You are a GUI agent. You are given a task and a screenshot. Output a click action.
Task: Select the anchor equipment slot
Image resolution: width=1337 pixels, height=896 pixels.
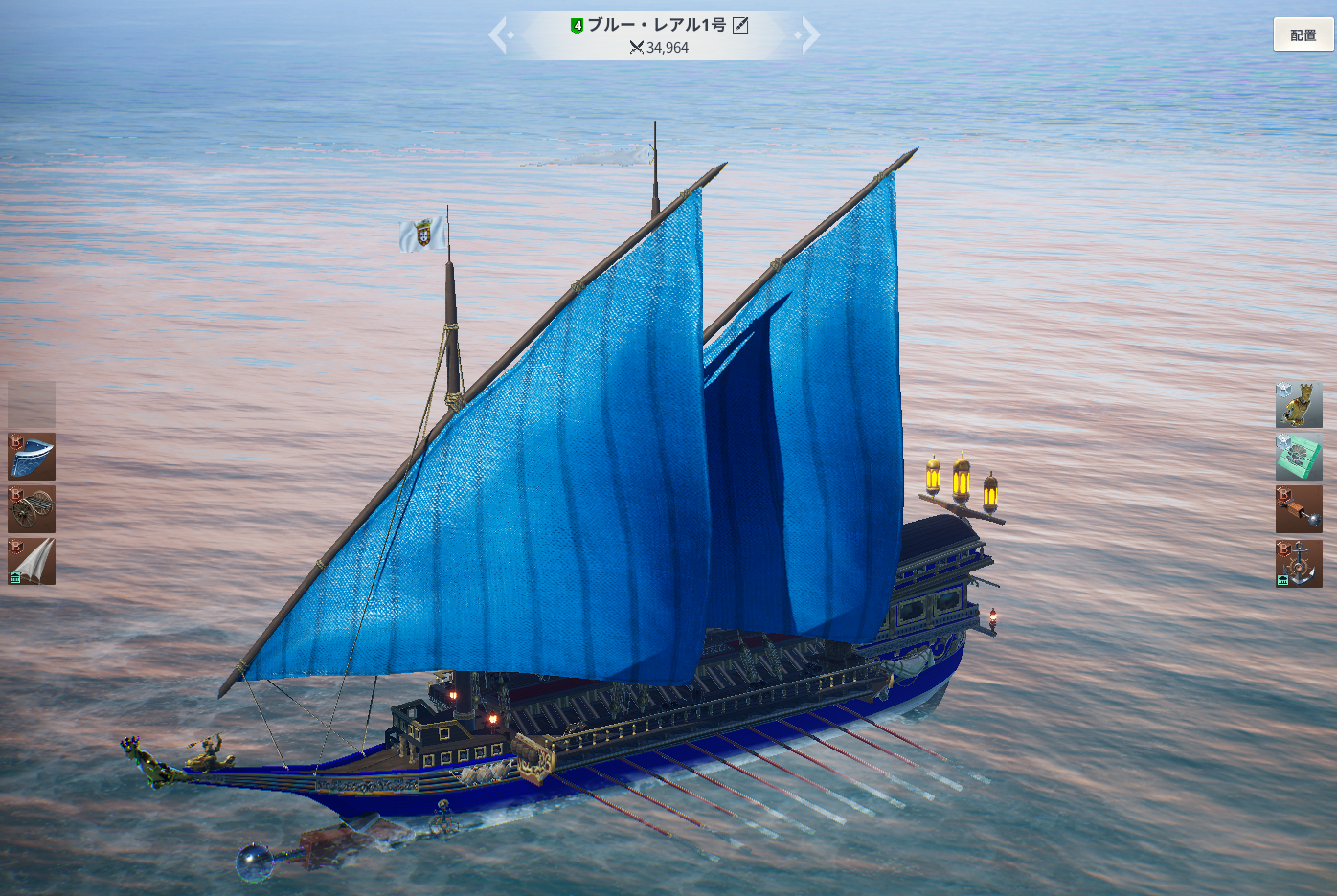pyautogui.click(x=1298, y=563)
